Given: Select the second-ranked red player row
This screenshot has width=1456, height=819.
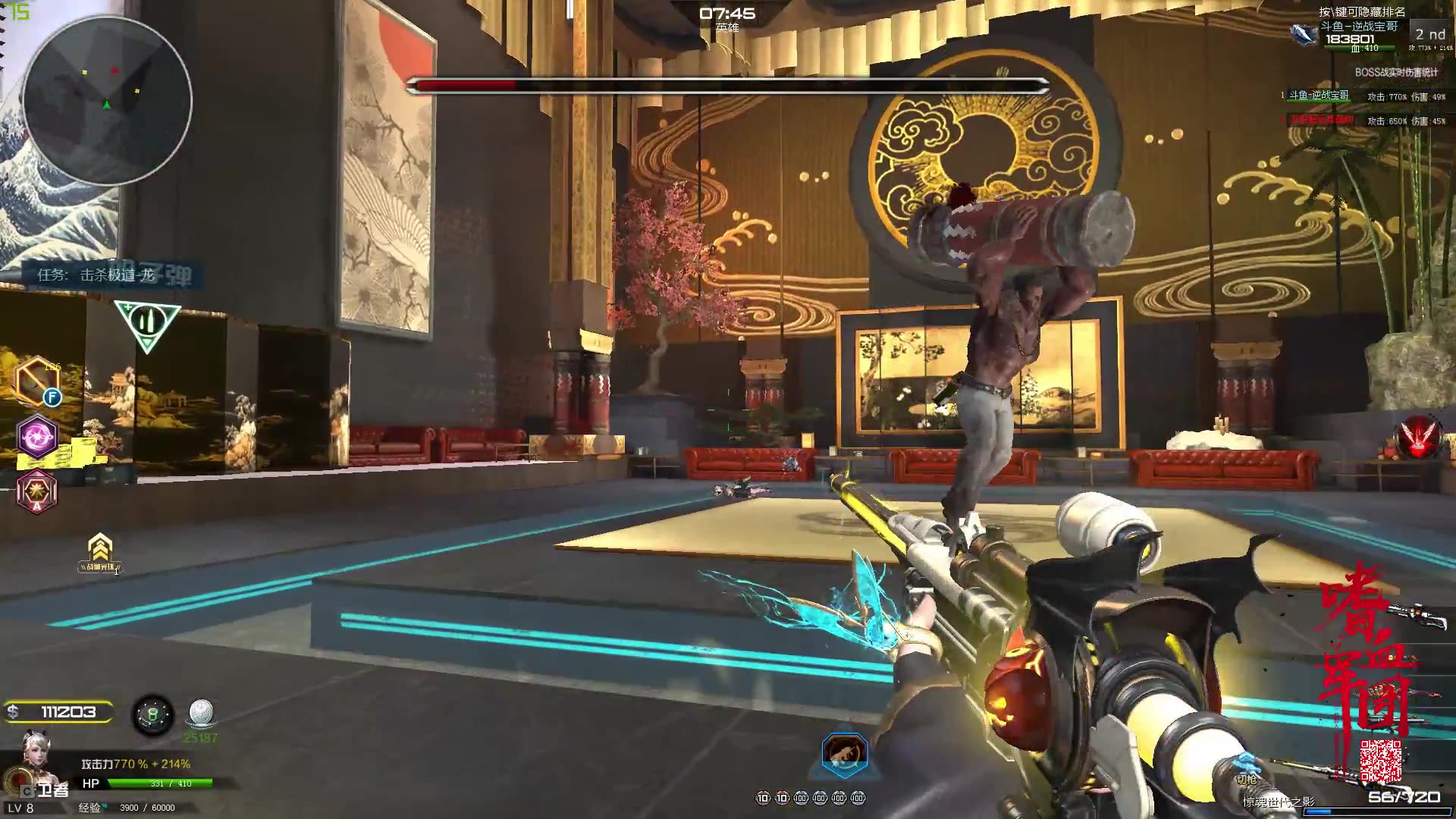Looking at the screenshot, I should coord(1321,120).
